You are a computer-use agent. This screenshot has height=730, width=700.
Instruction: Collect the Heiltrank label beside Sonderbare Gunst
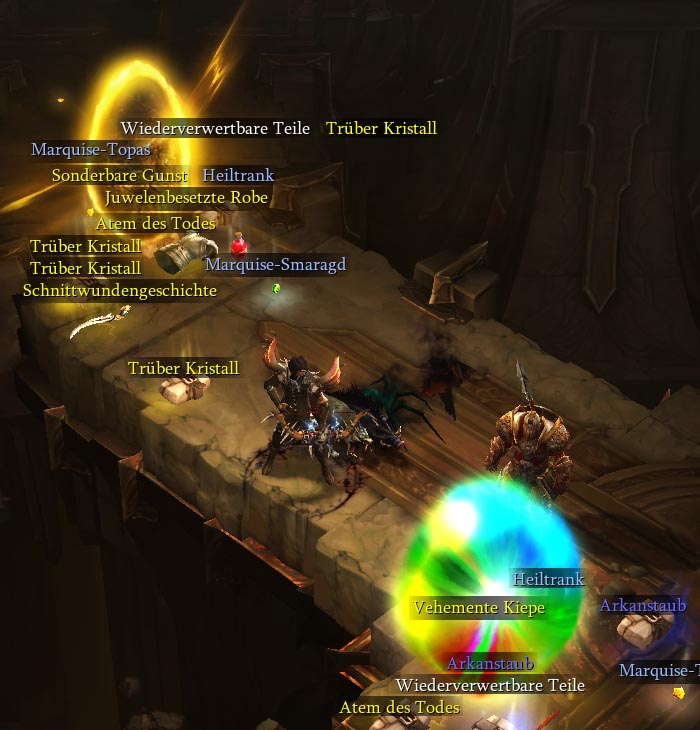pyautogui.click(x=238, y=176)
